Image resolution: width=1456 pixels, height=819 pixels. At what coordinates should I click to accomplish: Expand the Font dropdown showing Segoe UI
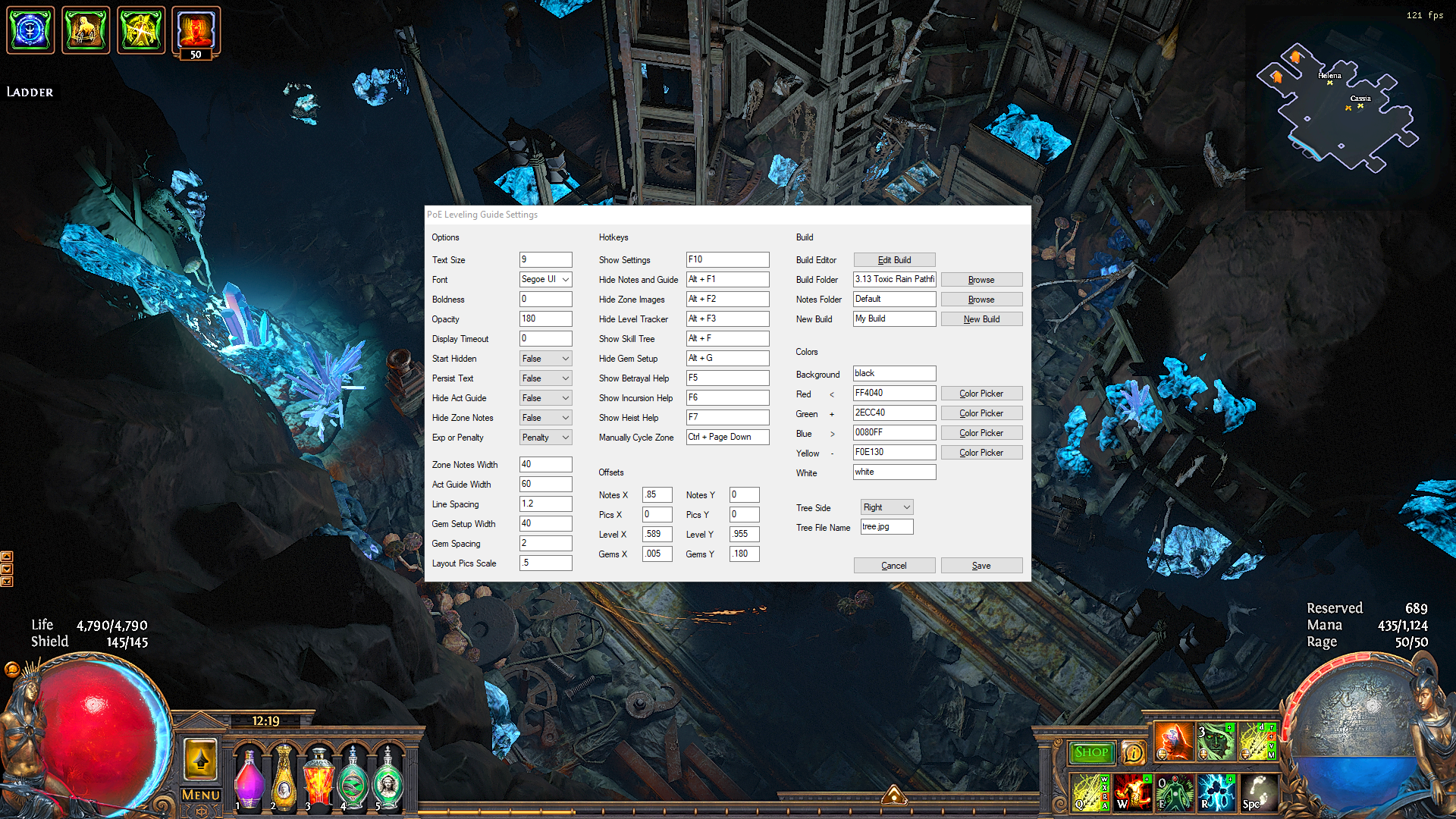545,280
